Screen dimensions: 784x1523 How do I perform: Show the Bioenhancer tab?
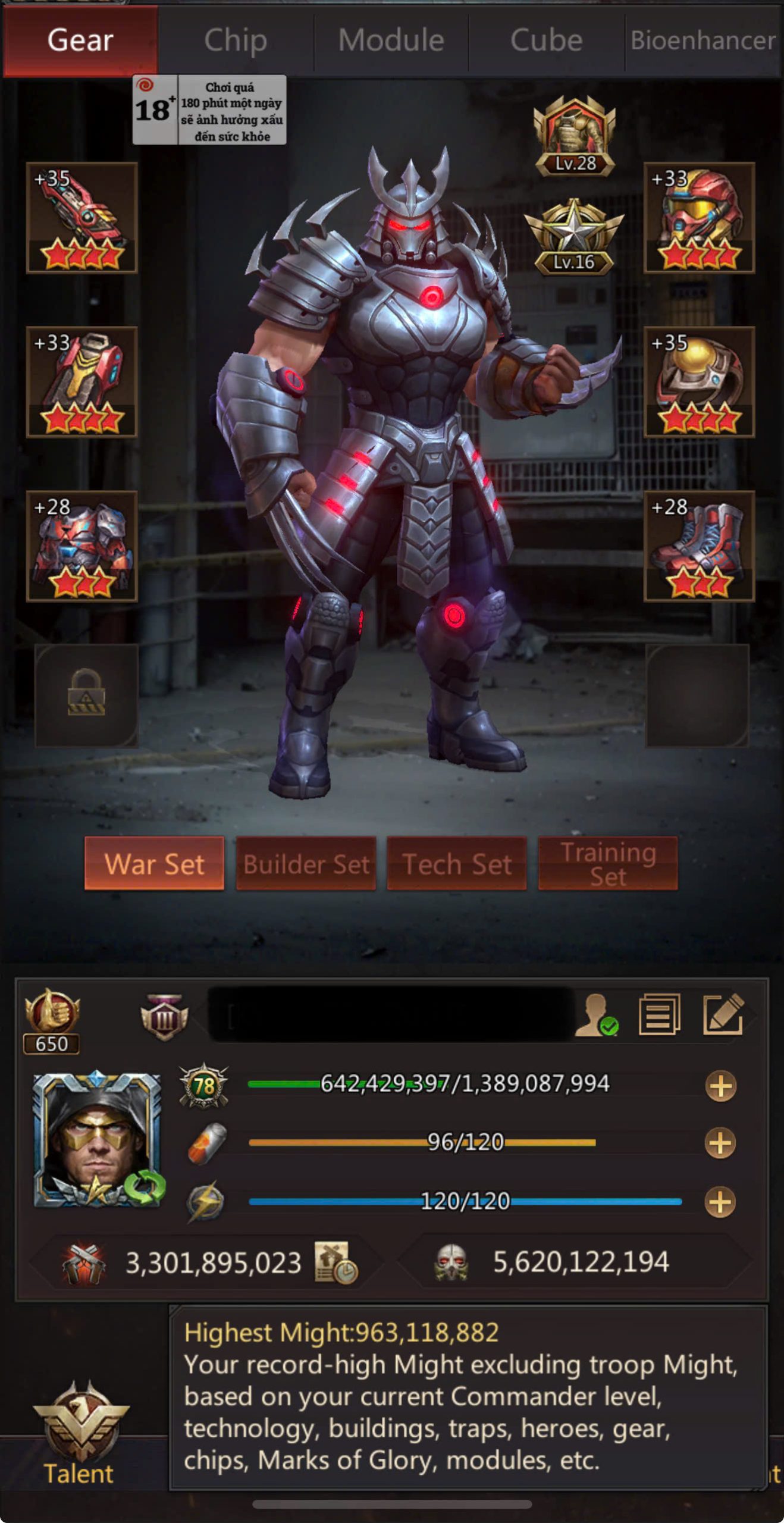click(703, 40)
